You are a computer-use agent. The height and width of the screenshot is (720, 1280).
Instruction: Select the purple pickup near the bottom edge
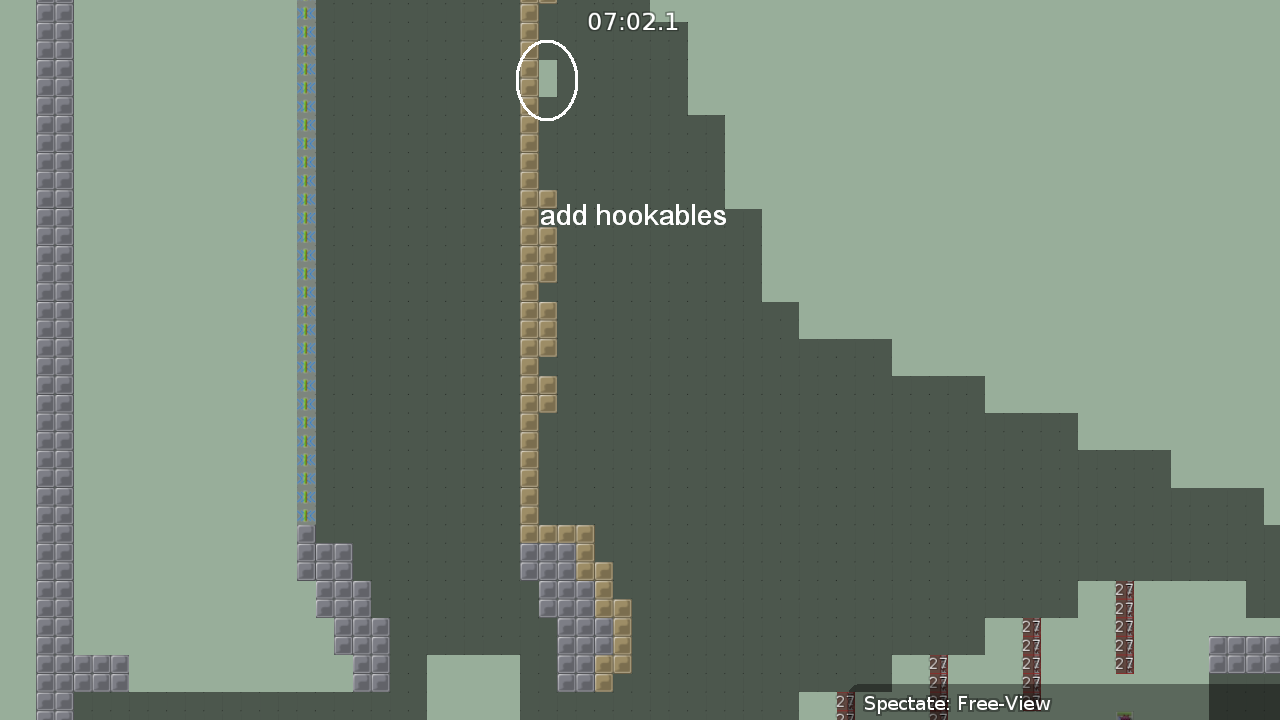[1124, 713]
